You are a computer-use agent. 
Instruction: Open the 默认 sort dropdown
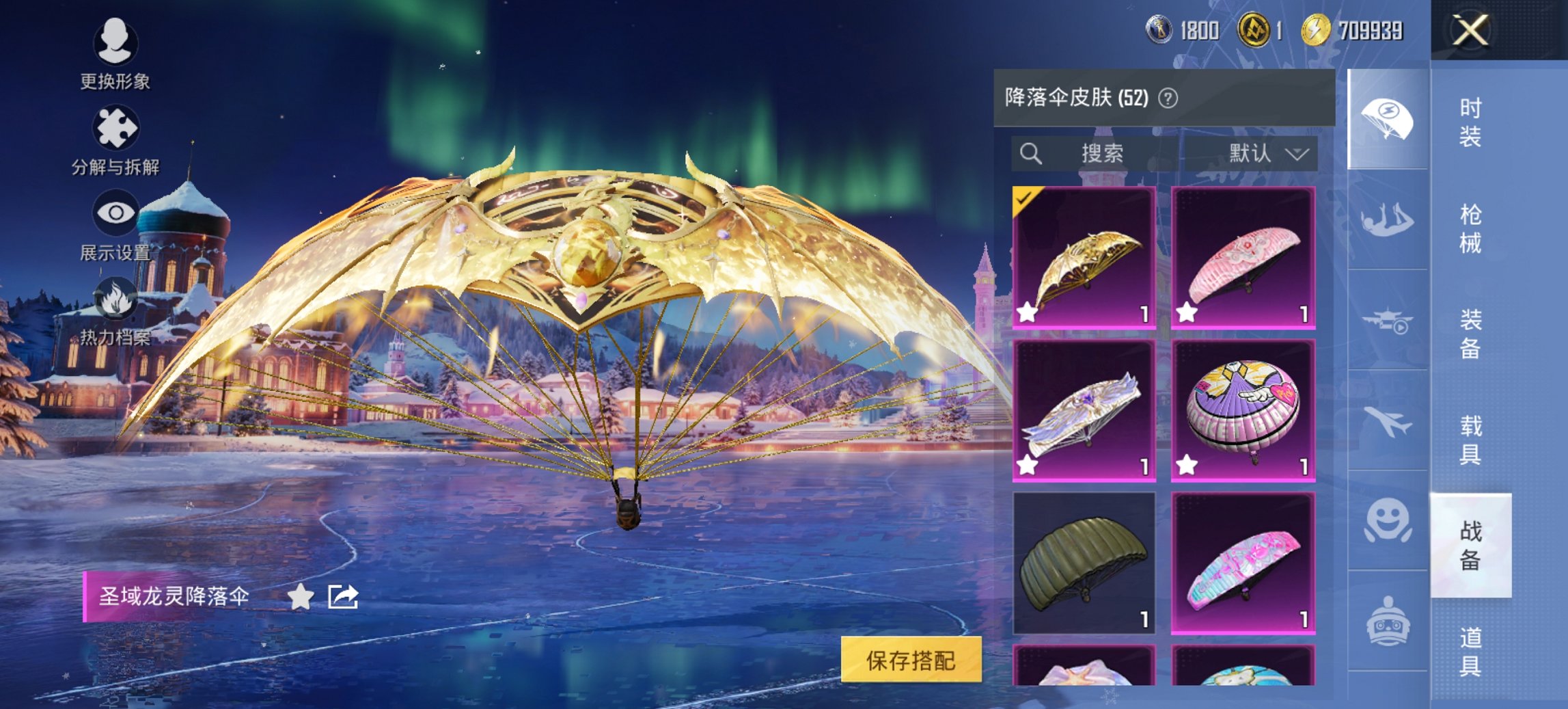click(1267, 153)
